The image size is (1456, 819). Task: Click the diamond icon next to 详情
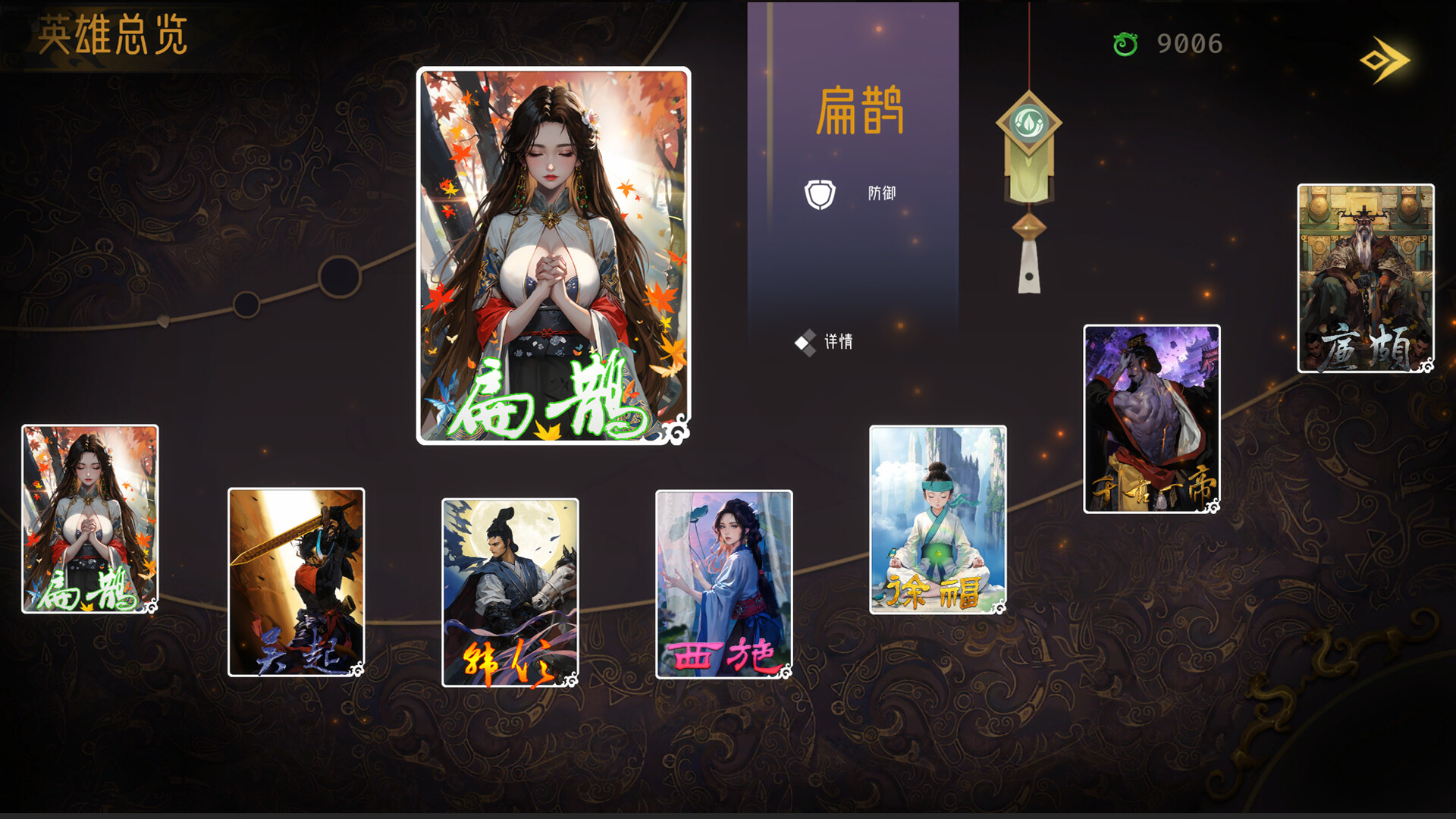[806, 343]
